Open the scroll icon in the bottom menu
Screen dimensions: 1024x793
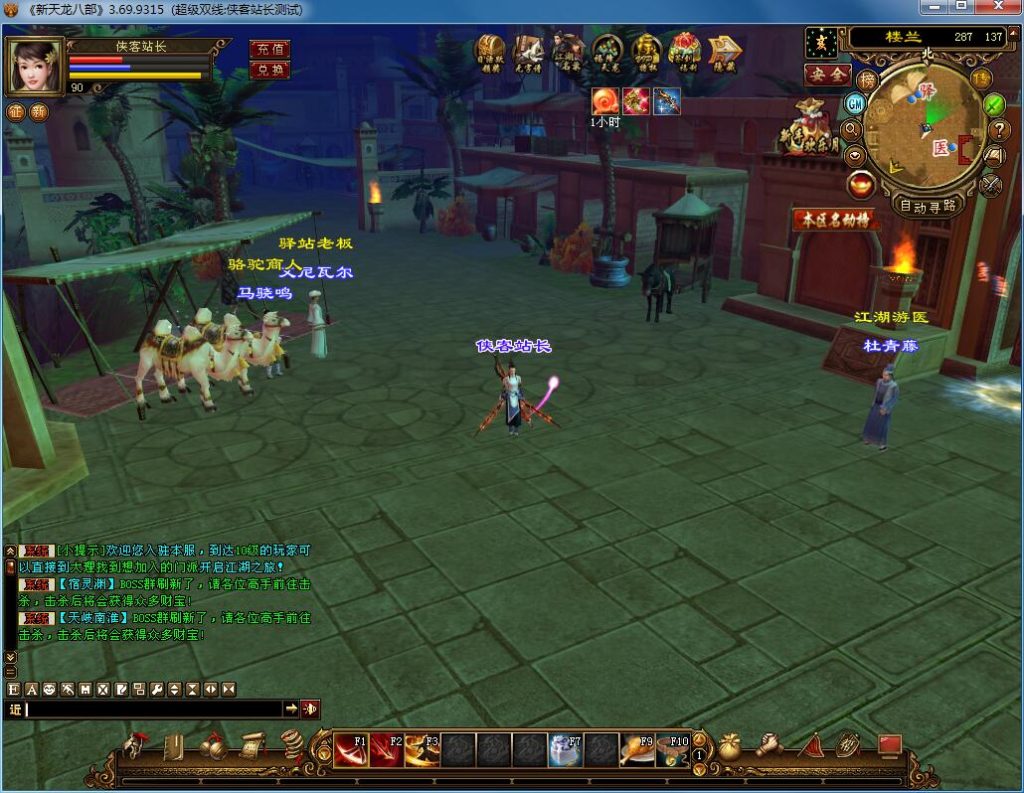pyautogui.click(x=250, y=746)
